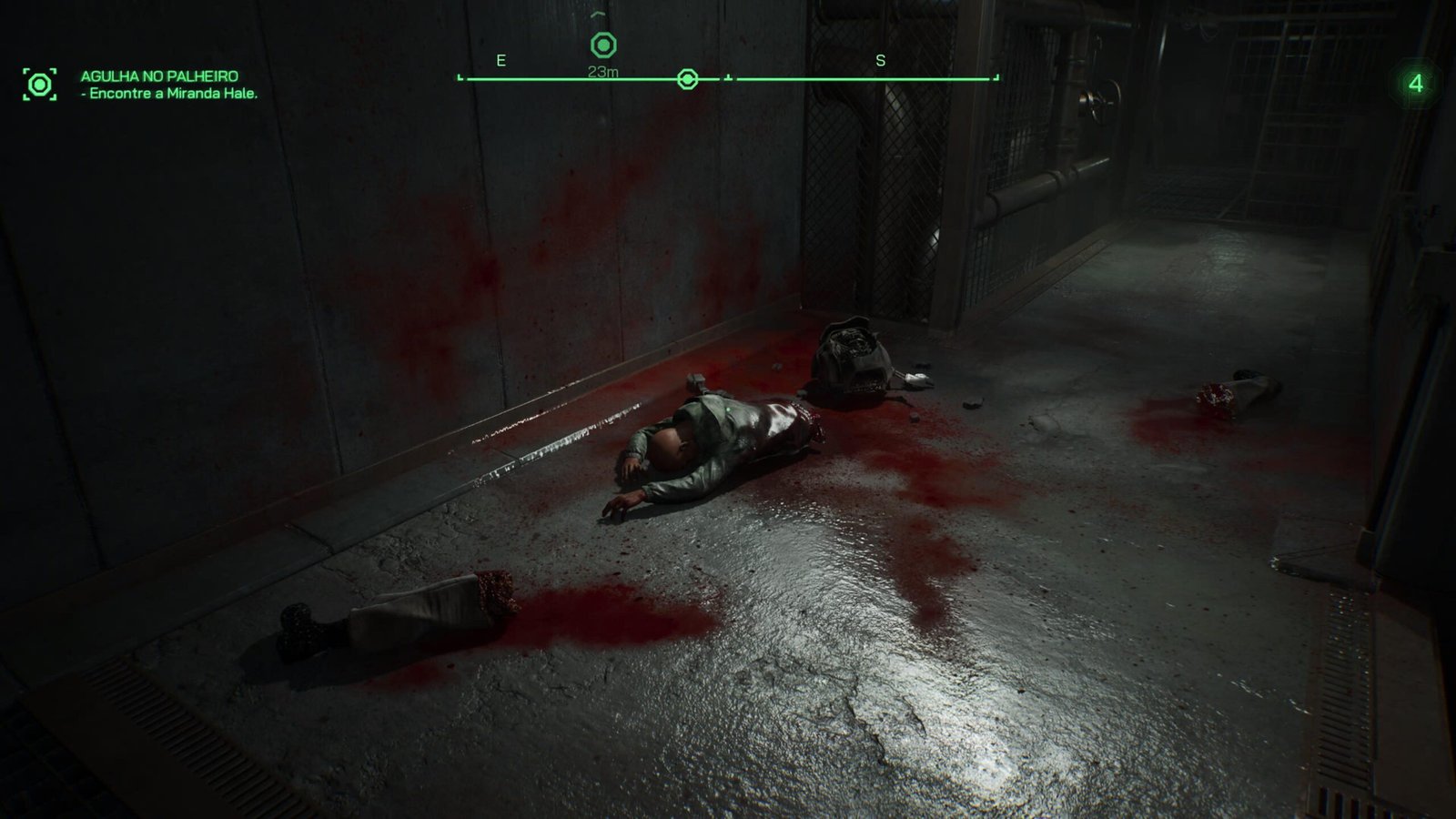
Task: Click the hexagonal waypoint marker showing 23m
Action: tap(603, 45)
